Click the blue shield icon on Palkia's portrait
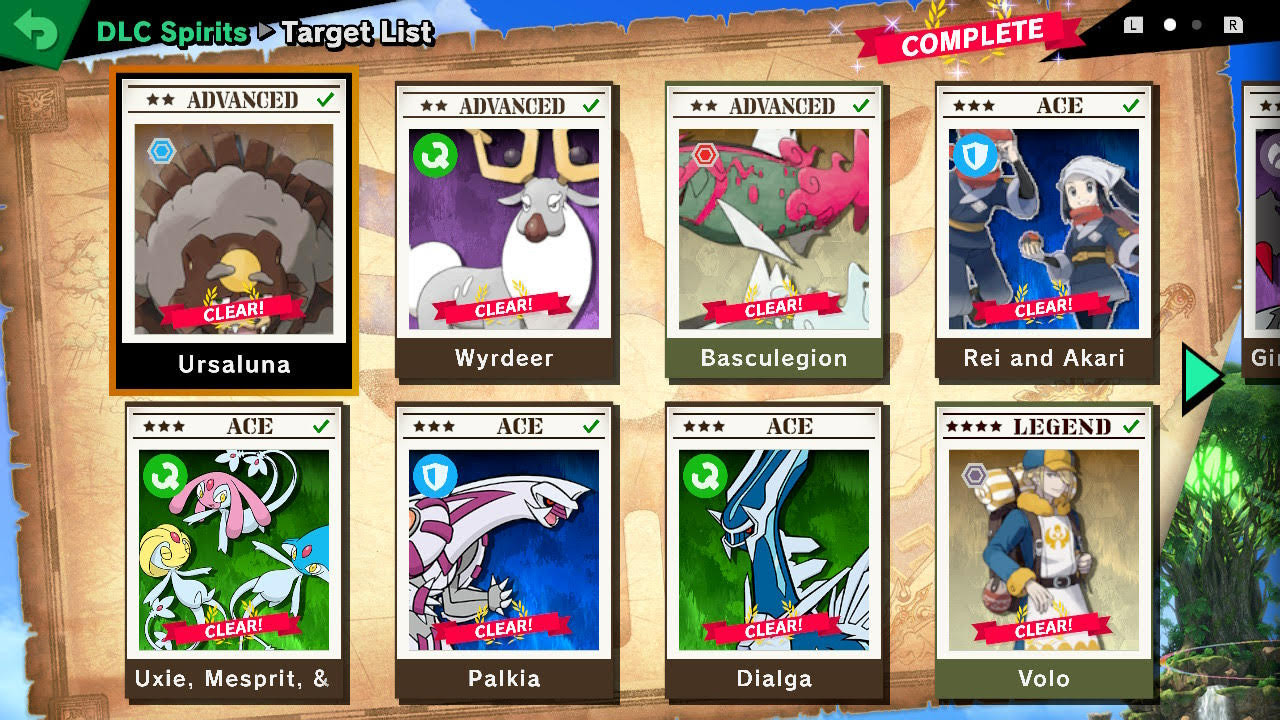 434,476
